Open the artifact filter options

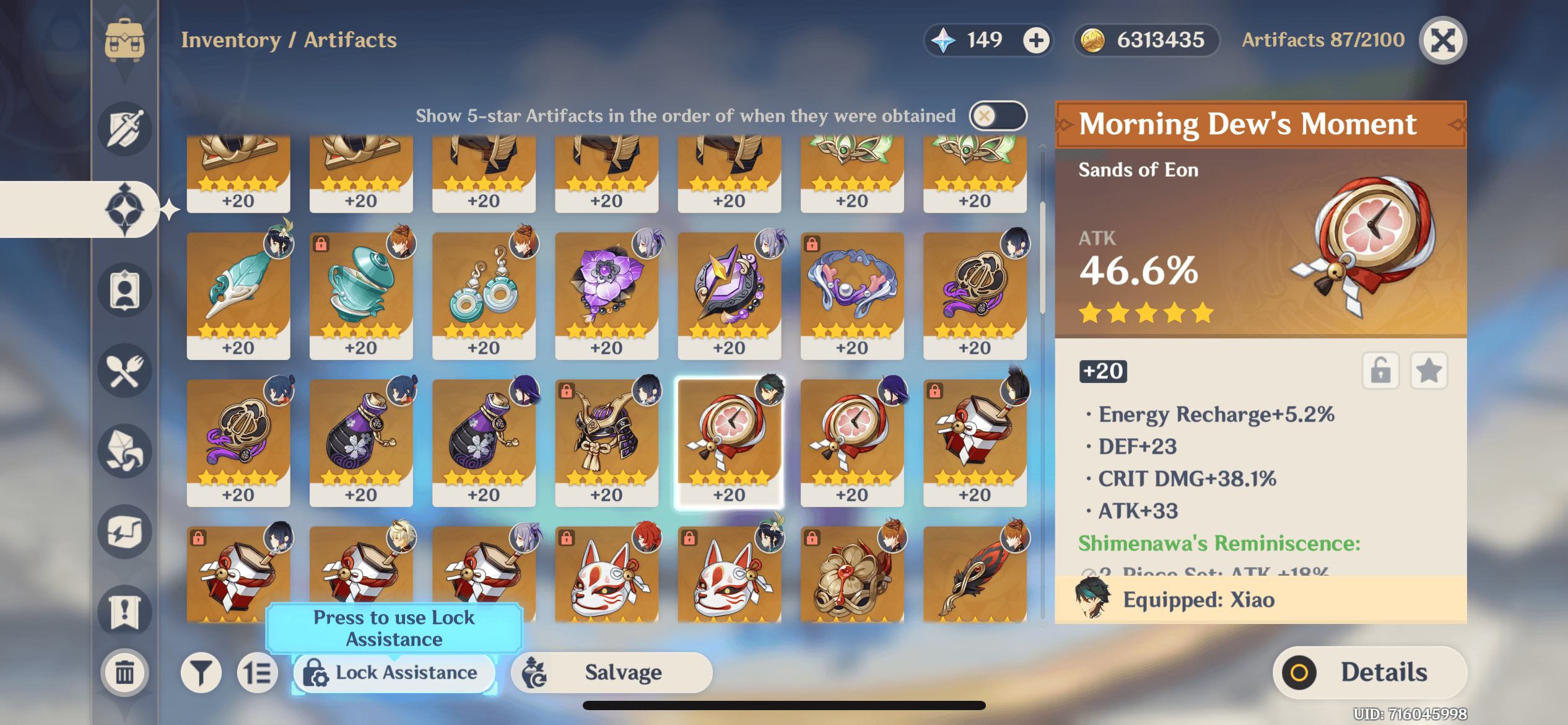(201, 672)
